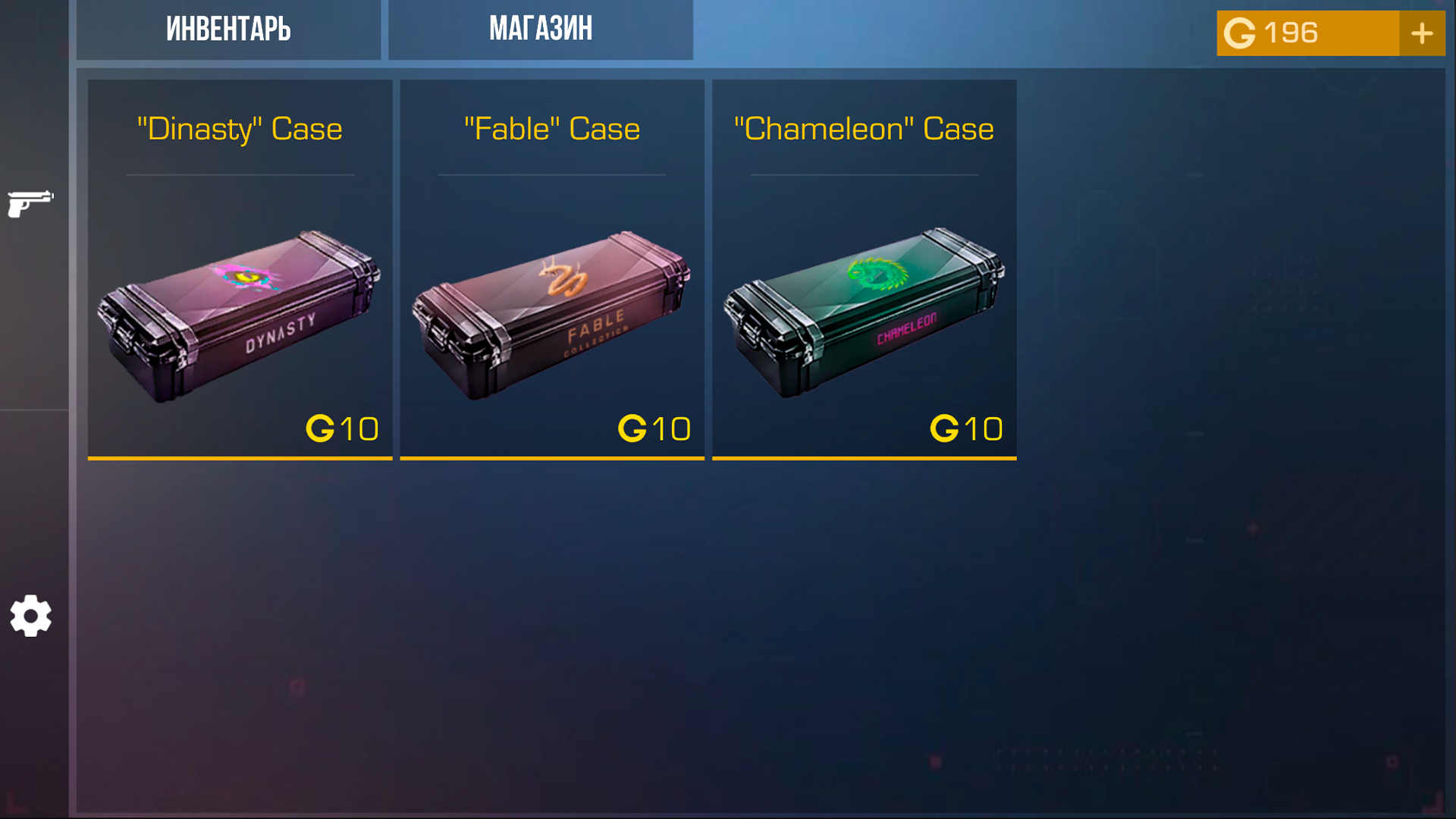Switch to the ИНВЕНТАРЬ tab
The image size is (1456, 819).
229,30
